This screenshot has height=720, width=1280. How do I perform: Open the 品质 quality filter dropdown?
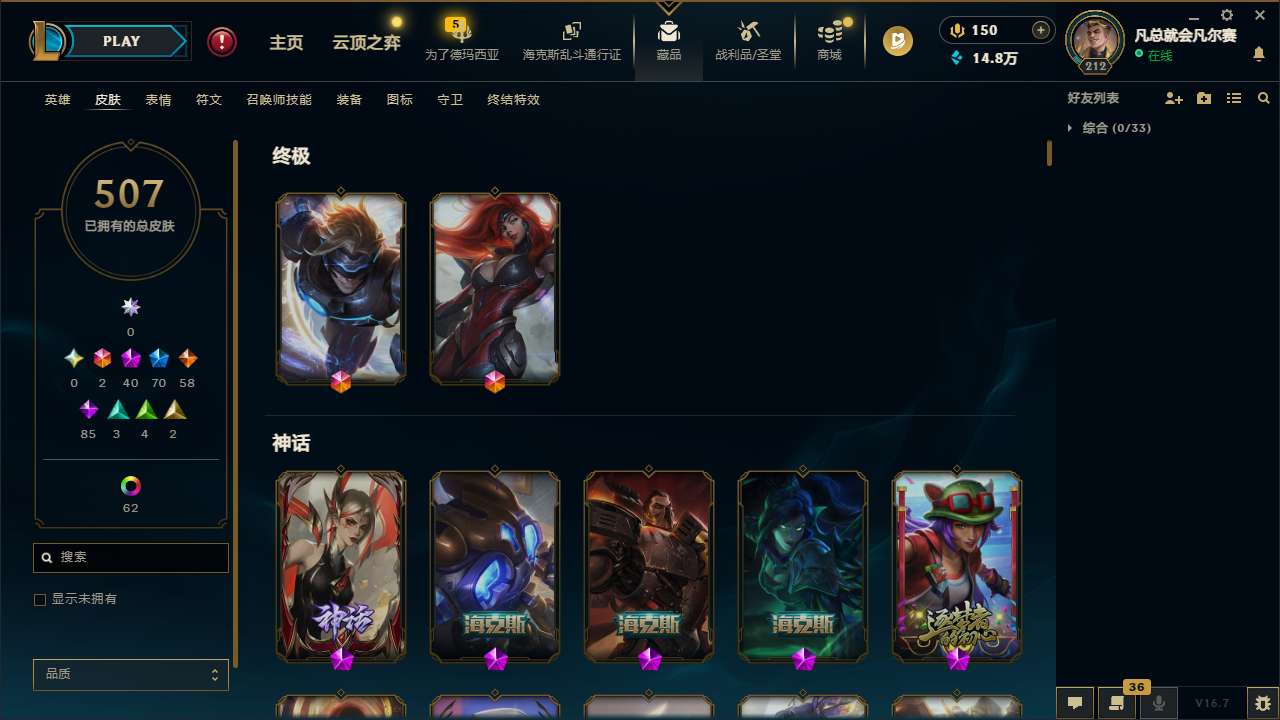tap(130, 674)
